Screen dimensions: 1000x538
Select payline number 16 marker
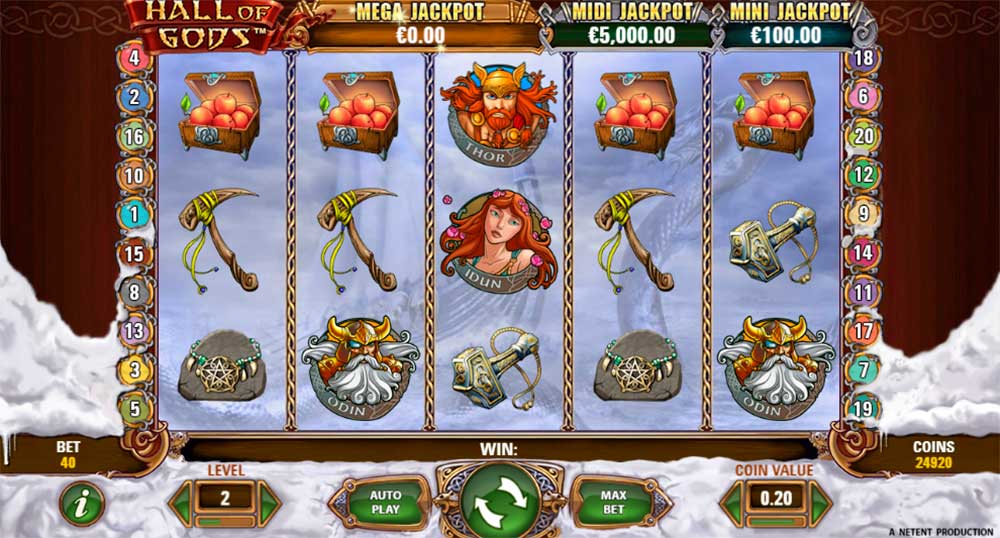134,136
